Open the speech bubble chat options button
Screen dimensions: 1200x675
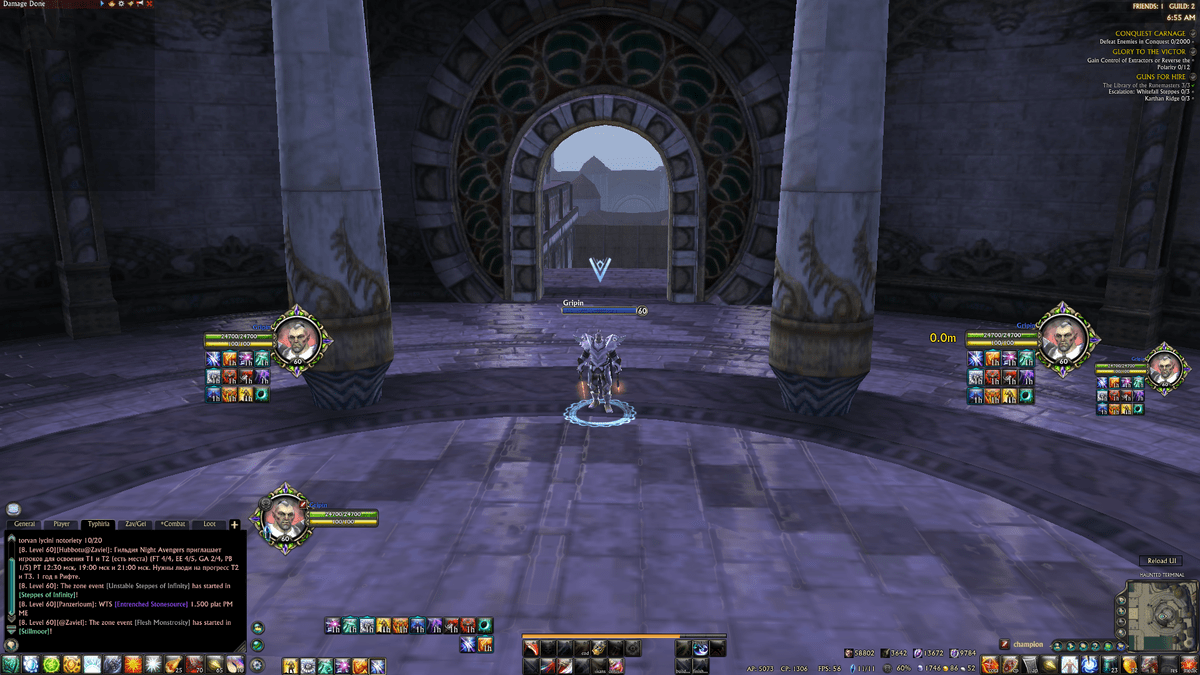(x=14, y=509)
